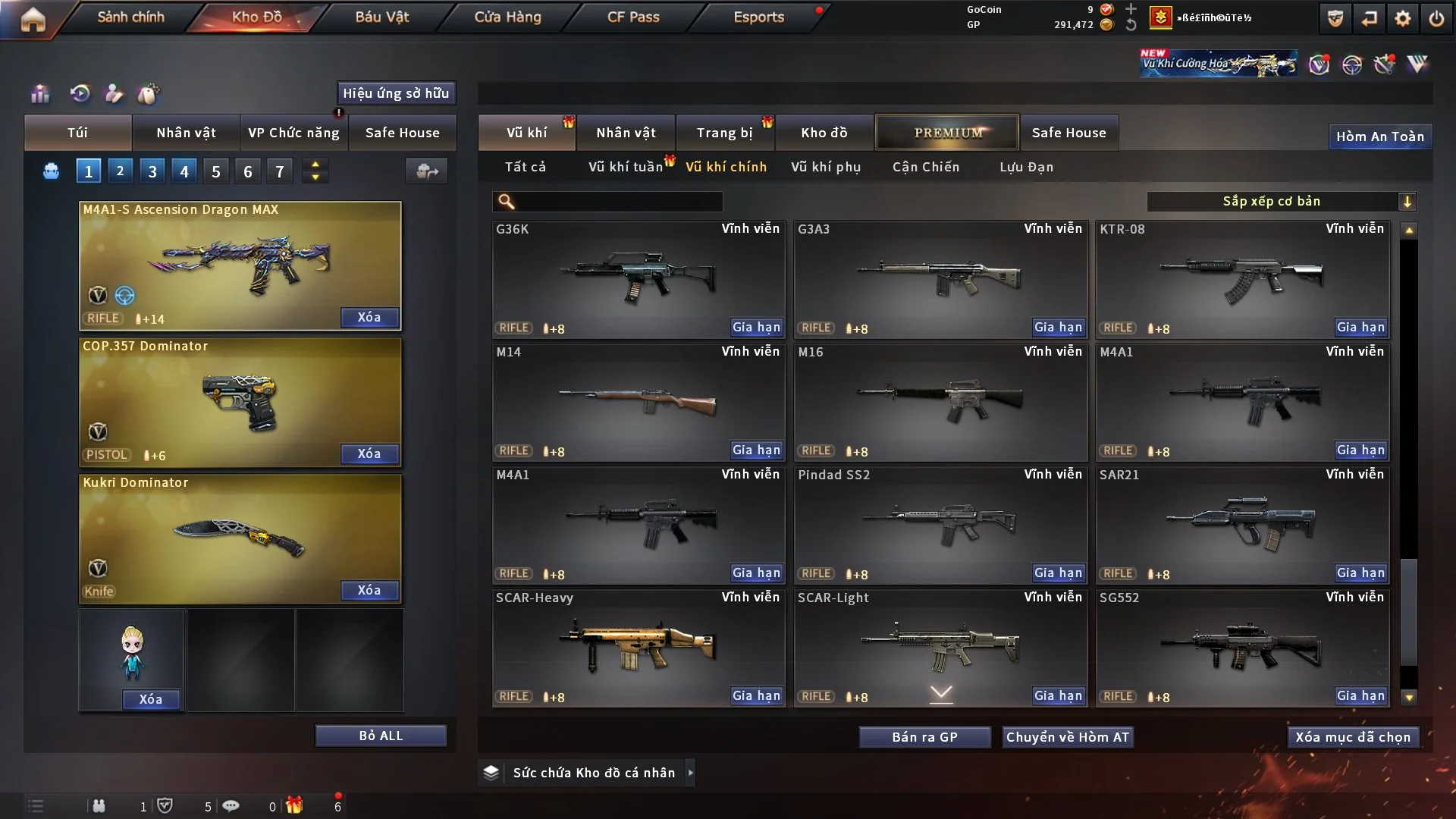1456x819 pixels.
Task: Open the Sắp xếp cơ bản dropdown
Action: click(1281, 202)
